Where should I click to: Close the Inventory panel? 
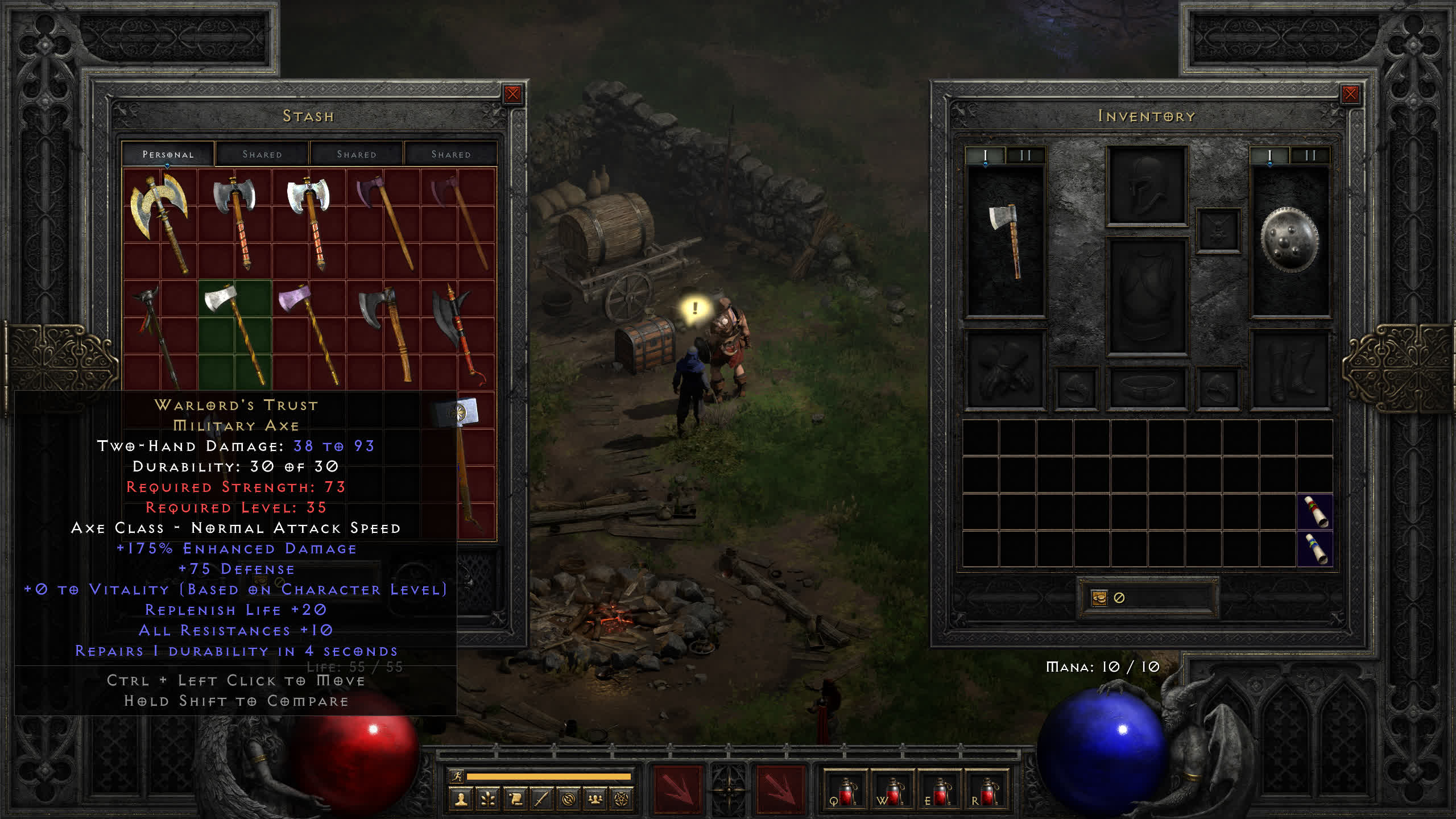1350,94
